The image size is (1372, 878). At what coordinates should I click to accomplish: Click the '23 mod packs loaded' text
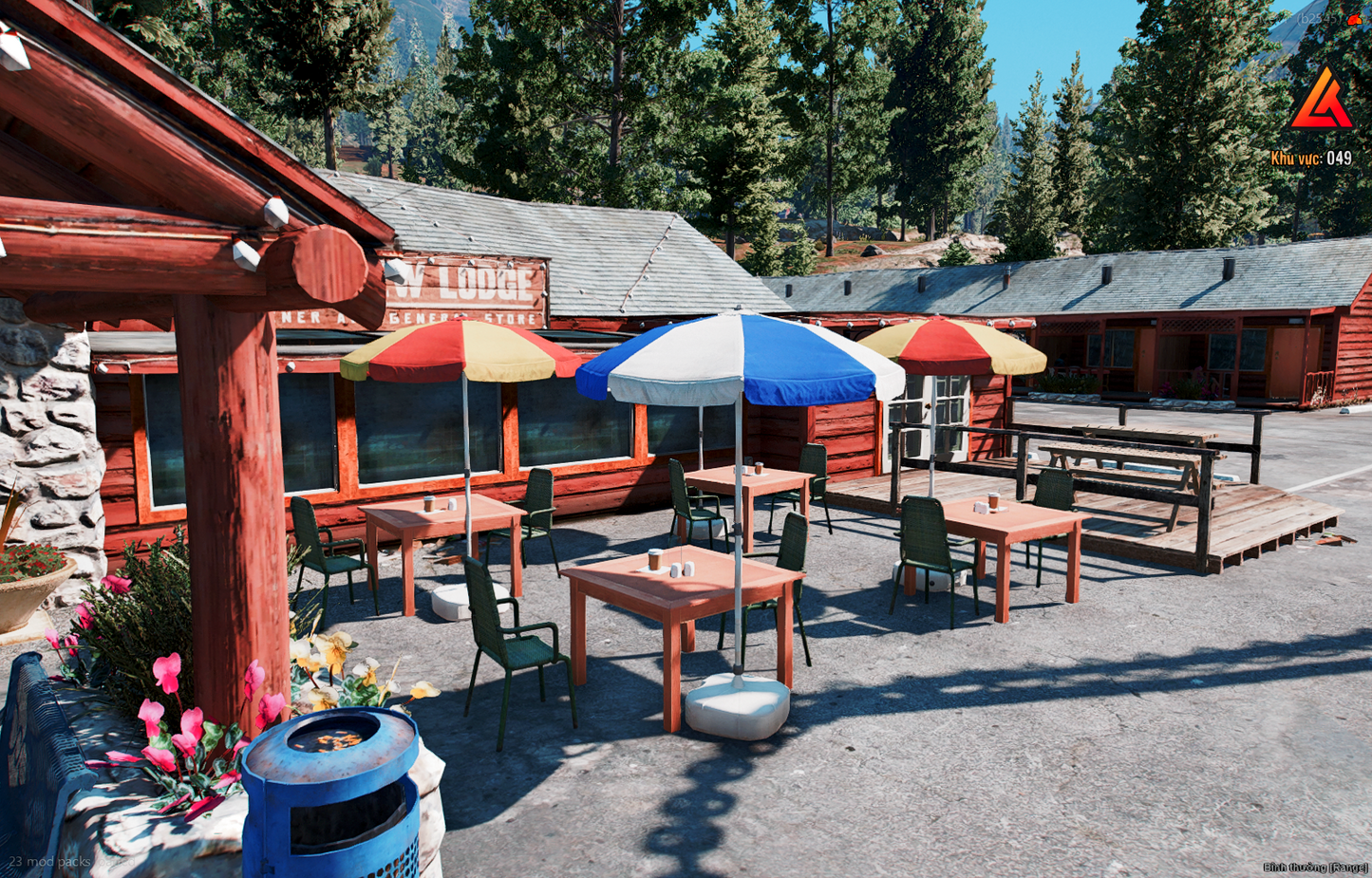point(52,860)
